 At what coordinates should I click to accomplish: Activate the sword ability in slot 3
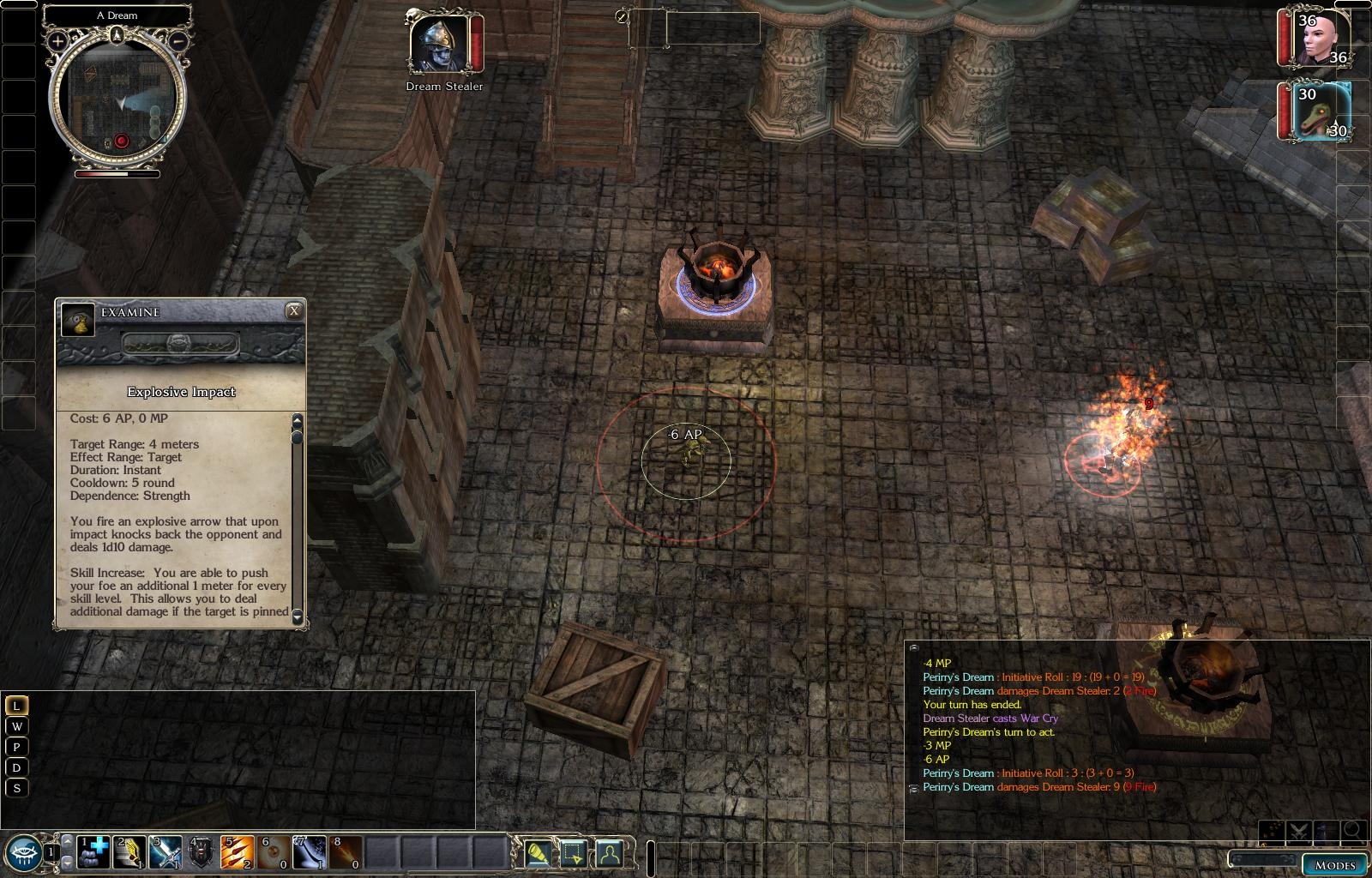tap(166, 852)
